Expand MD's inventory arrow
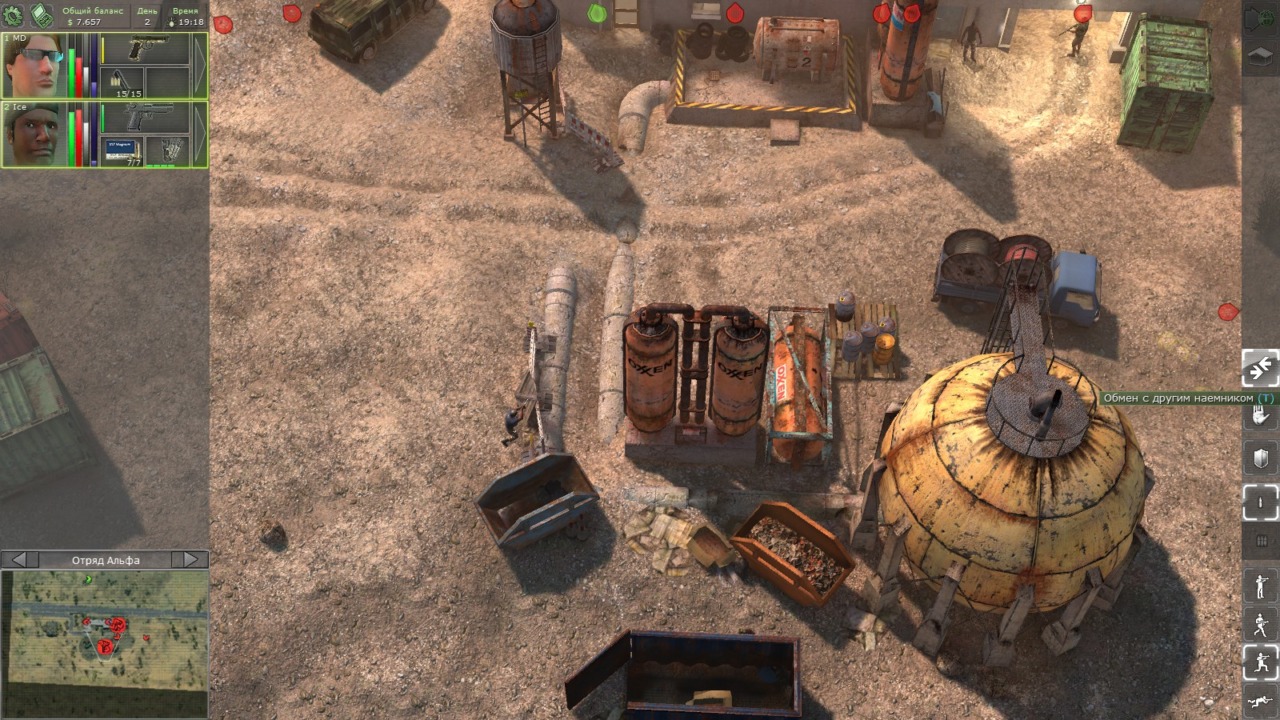 pyautogui.click(x=200, y=66)
